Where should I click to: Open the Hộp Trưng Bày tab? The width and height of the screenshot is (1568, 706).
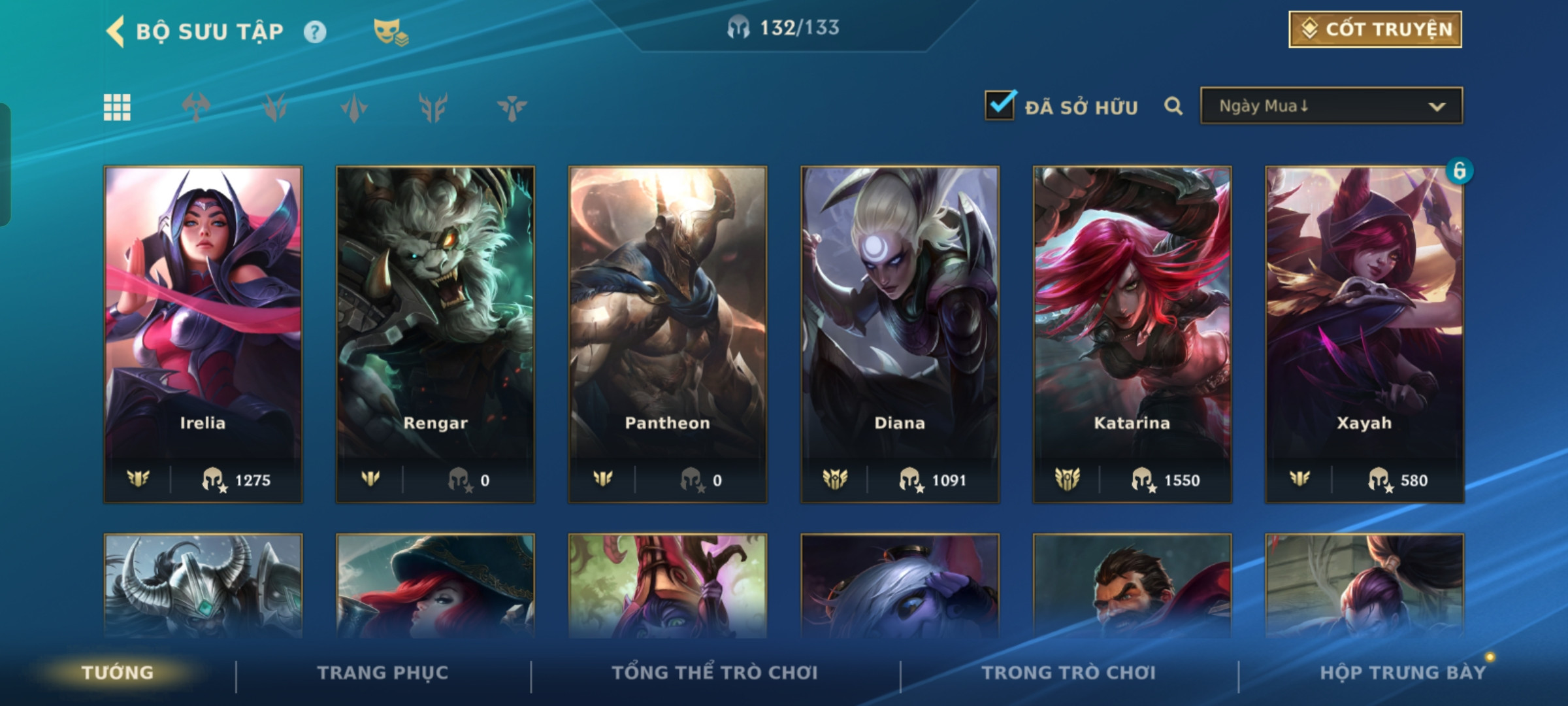[x=1402, y=673]
